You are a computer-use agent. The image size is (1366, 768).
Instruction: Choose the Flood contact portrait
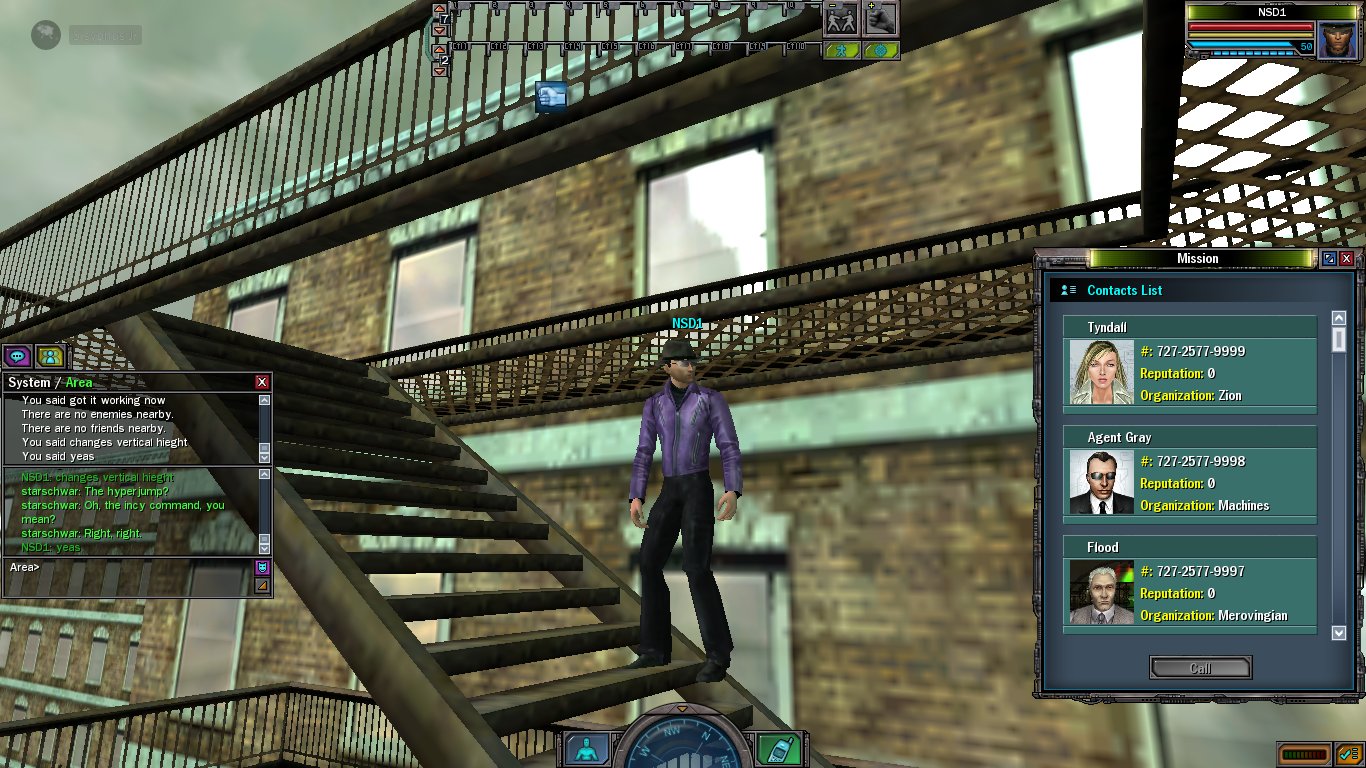(x=1101, y=592)
